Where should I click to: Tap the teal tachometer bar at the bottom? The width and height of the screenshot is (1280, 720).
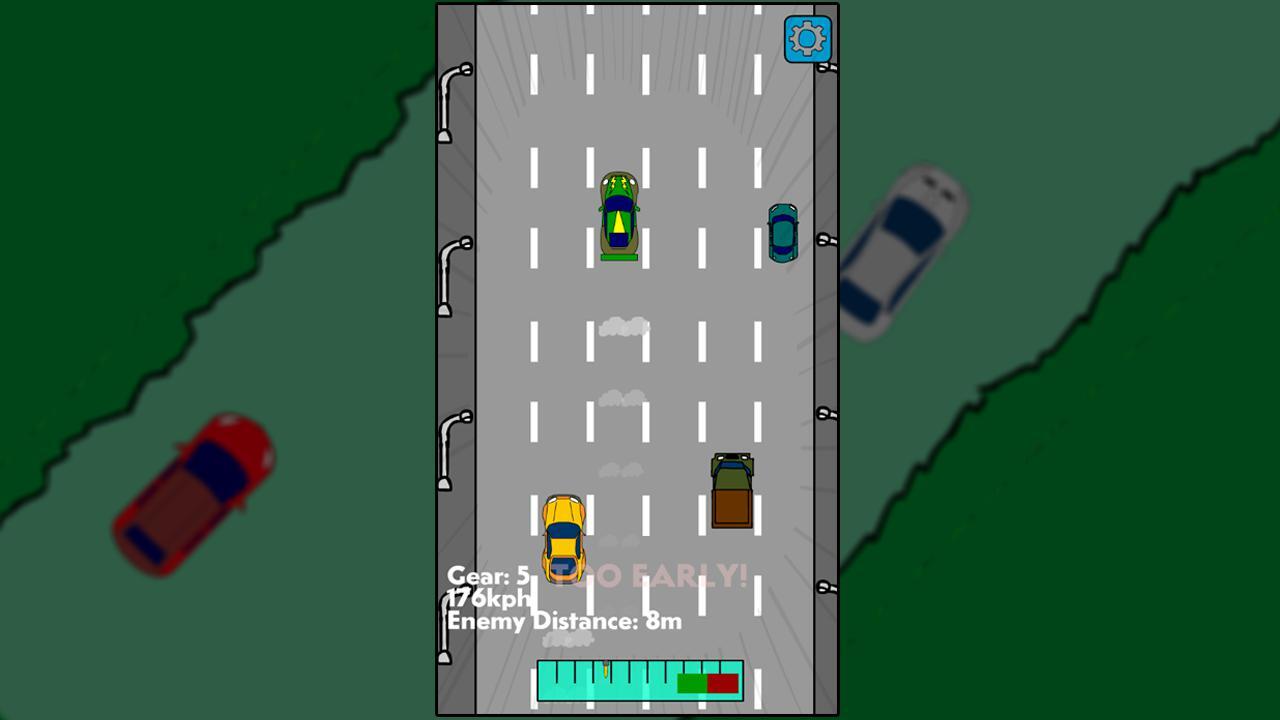click(580, 683)
